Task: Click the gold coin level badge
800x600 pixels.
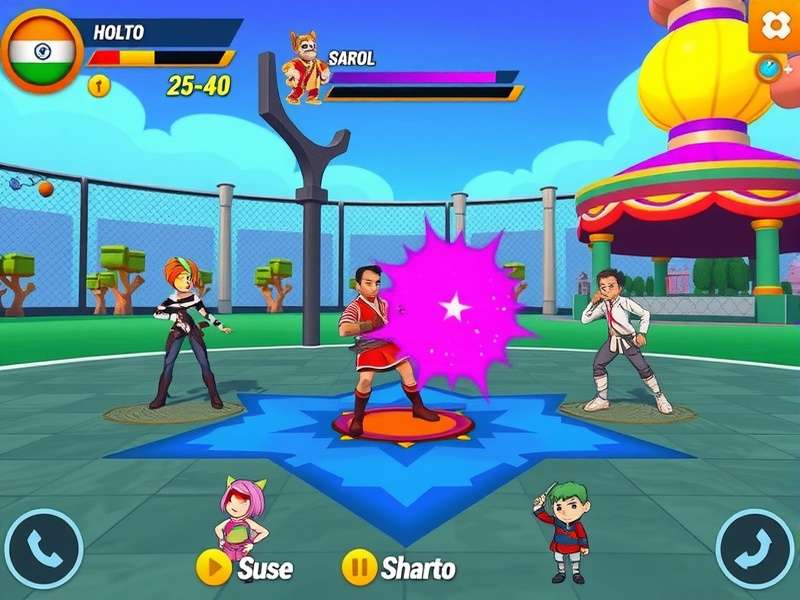Action: [x=98, y=86]
